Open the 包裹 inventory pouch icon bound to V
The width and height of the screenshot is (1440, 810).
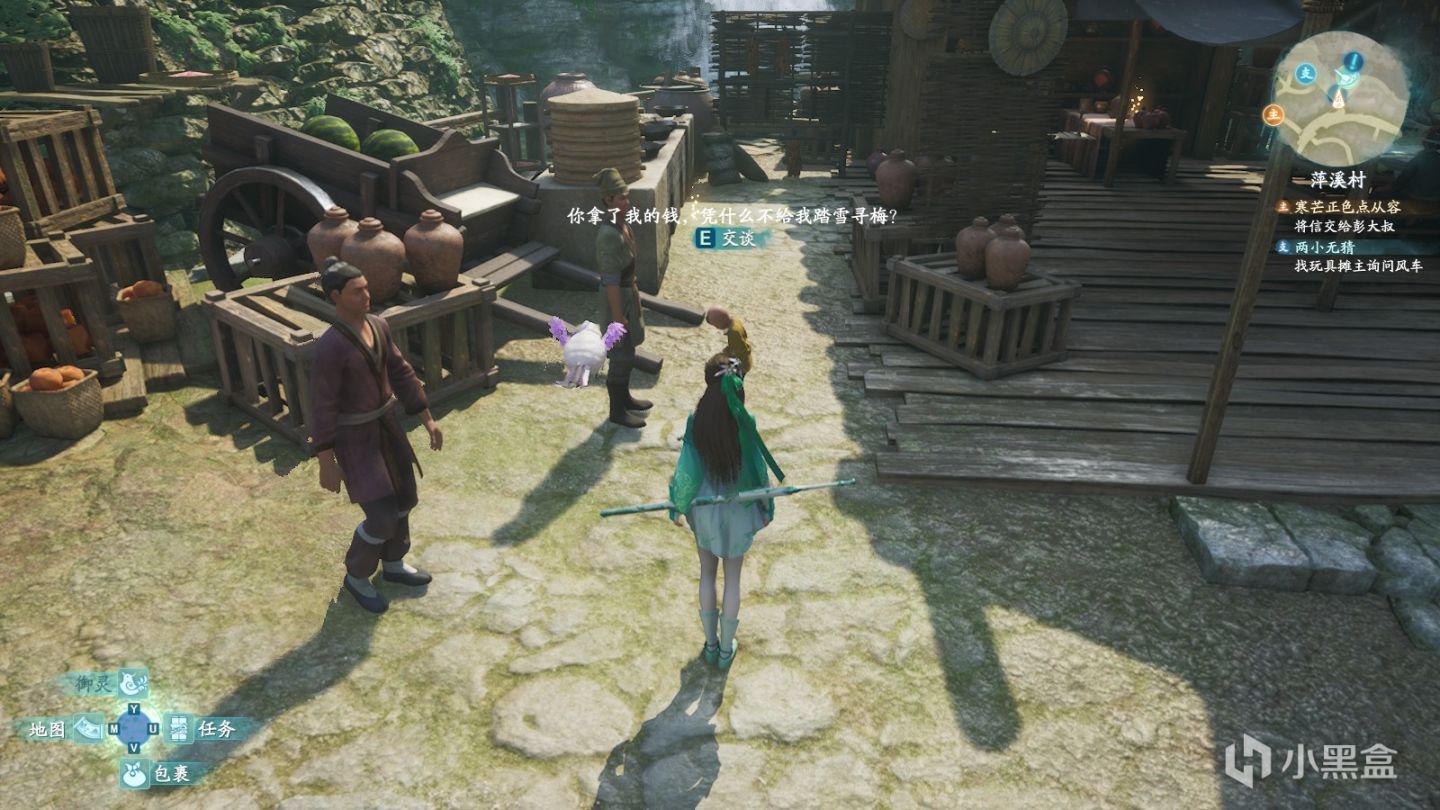[x=134, y=774]
